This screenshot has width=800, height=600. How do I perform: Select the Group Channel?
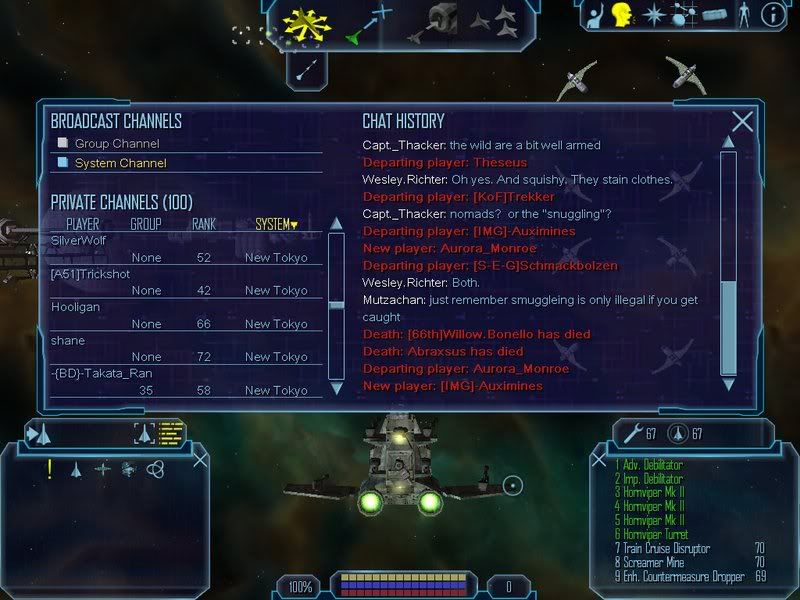coord(117,143)
